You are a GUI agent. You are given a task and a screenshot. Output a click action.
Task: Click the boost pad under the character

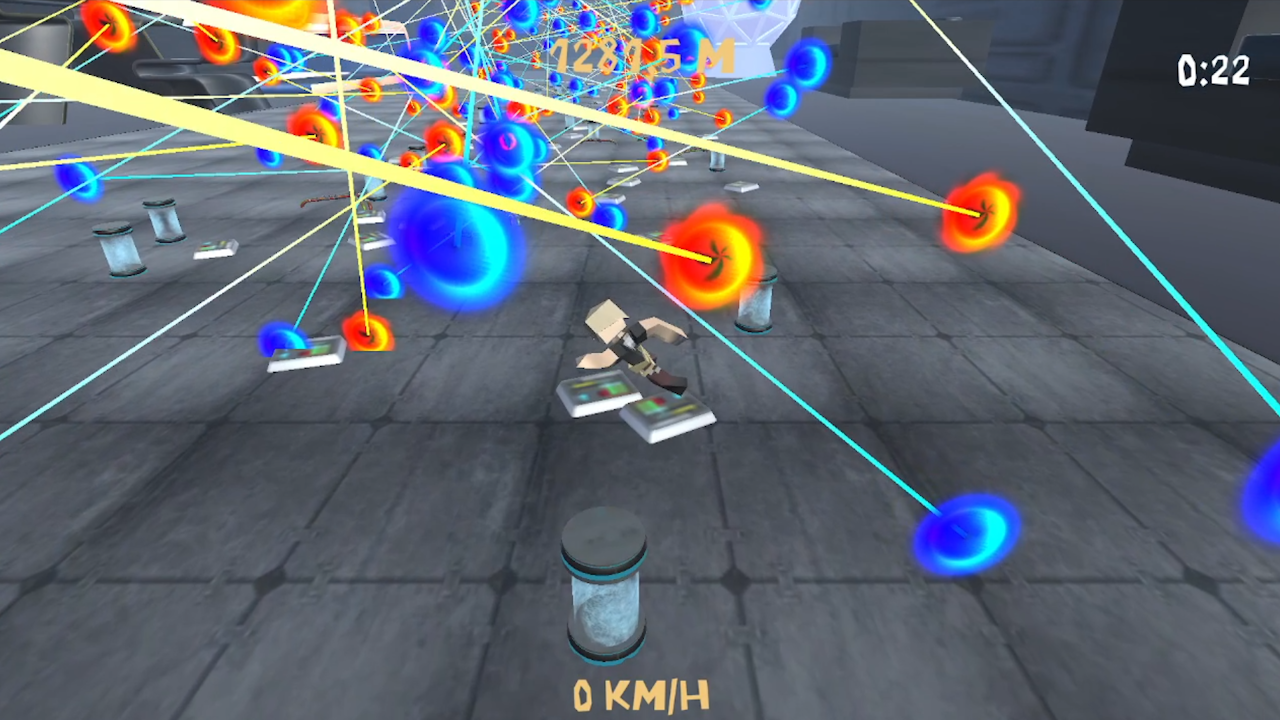620,400
